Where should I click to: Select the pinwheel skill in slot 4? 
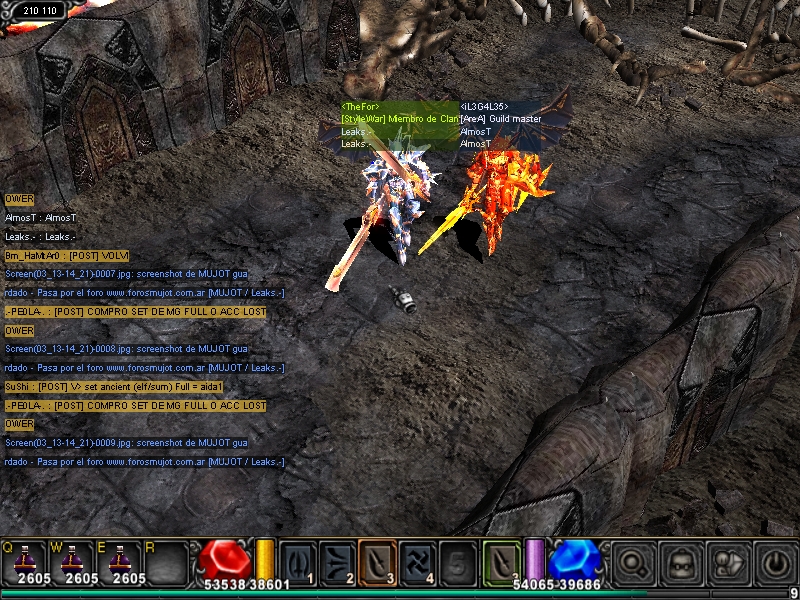pos(417,560)
